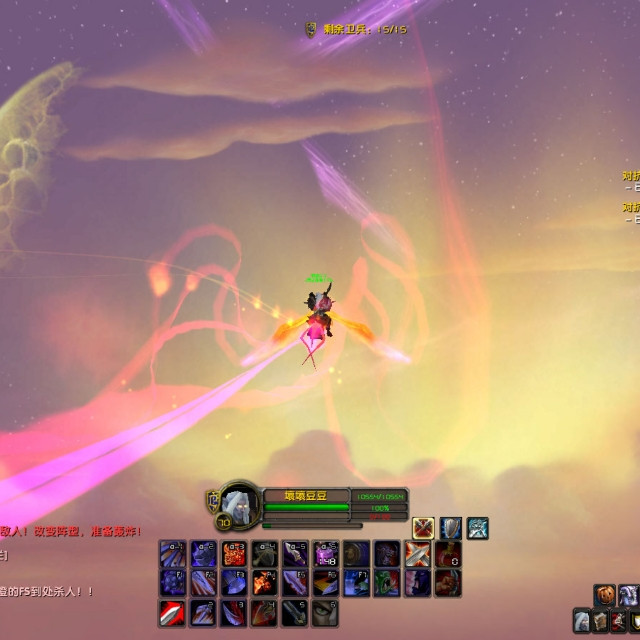Use the red crossed-weapons micro-menu icon
640x640 pixels.
point(618,621)
